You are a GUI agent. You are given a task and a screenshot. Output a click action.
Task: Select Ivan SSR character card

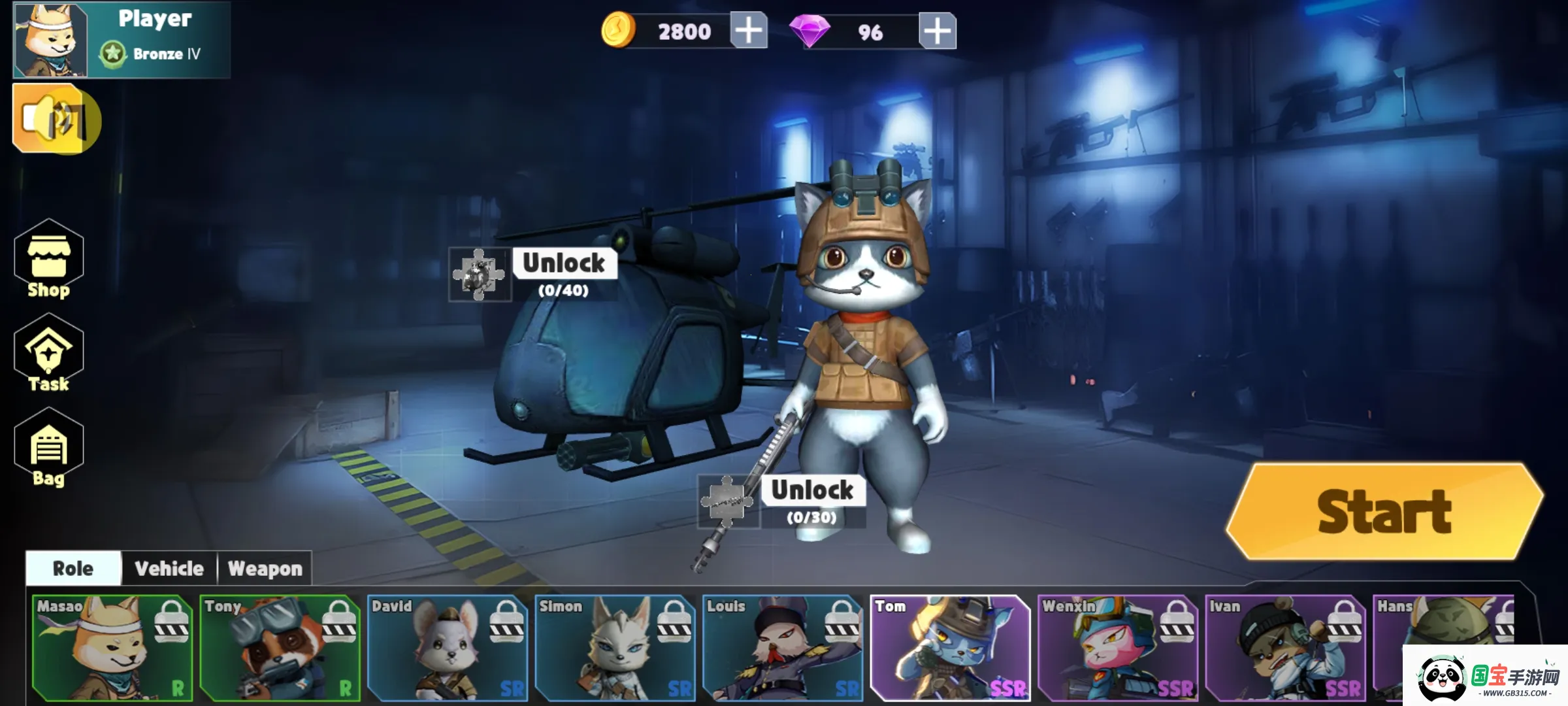click(x=1285, y=647)
